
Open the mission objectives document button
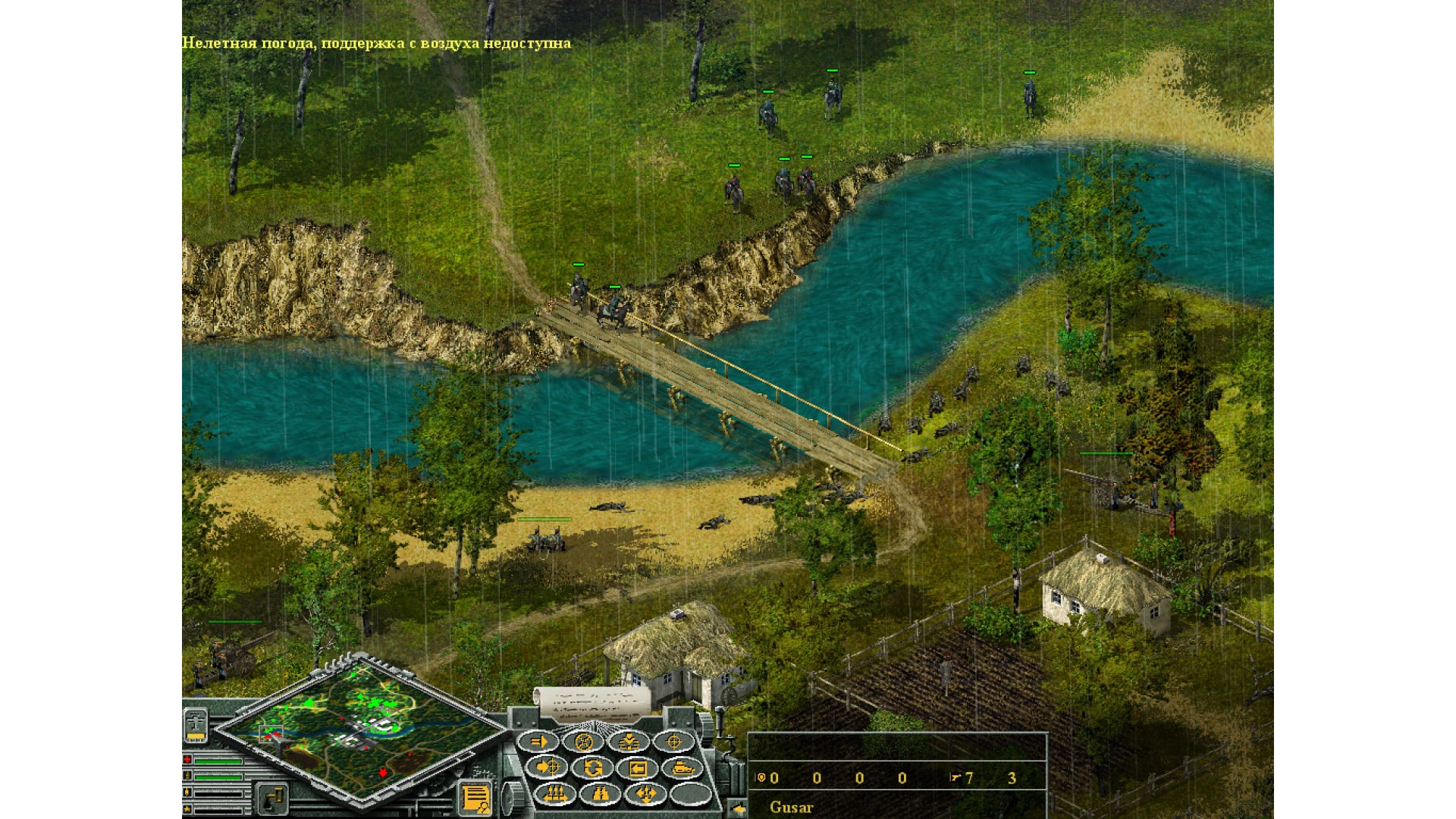click(475, 799)
